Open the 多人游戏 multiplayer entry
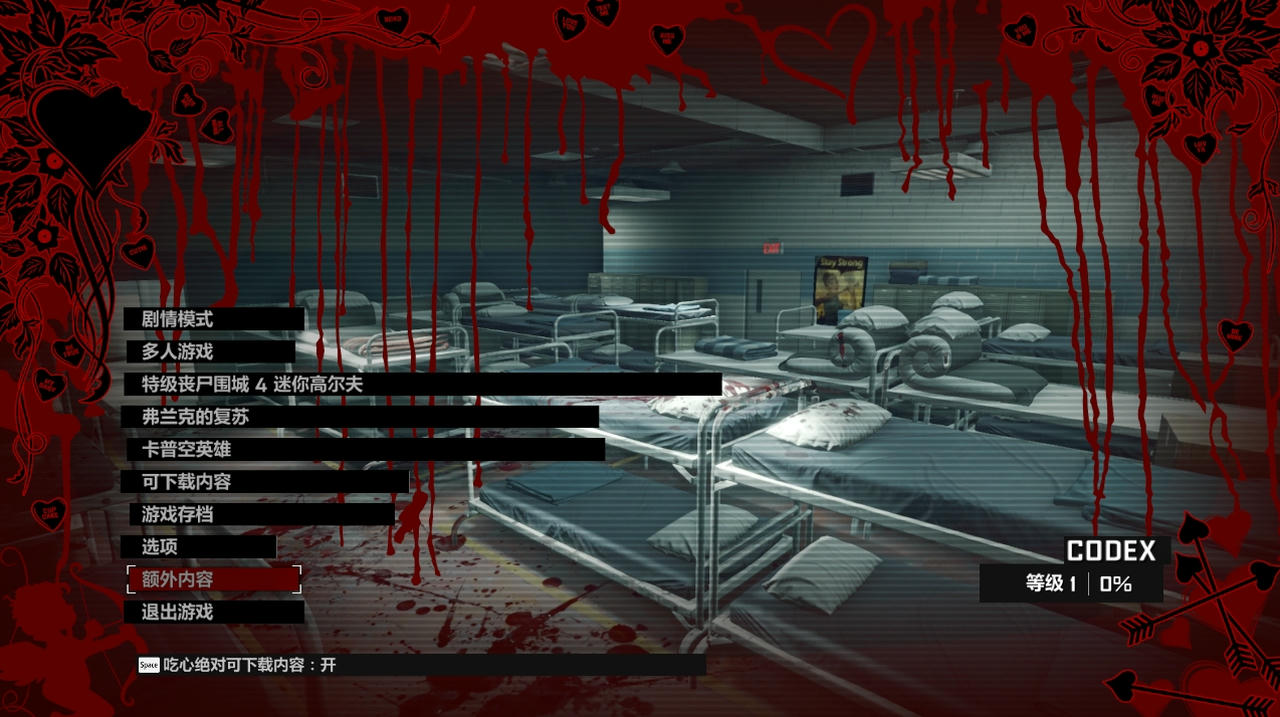The width and height of the screenshot is (1280, 717). pos(178,352)
